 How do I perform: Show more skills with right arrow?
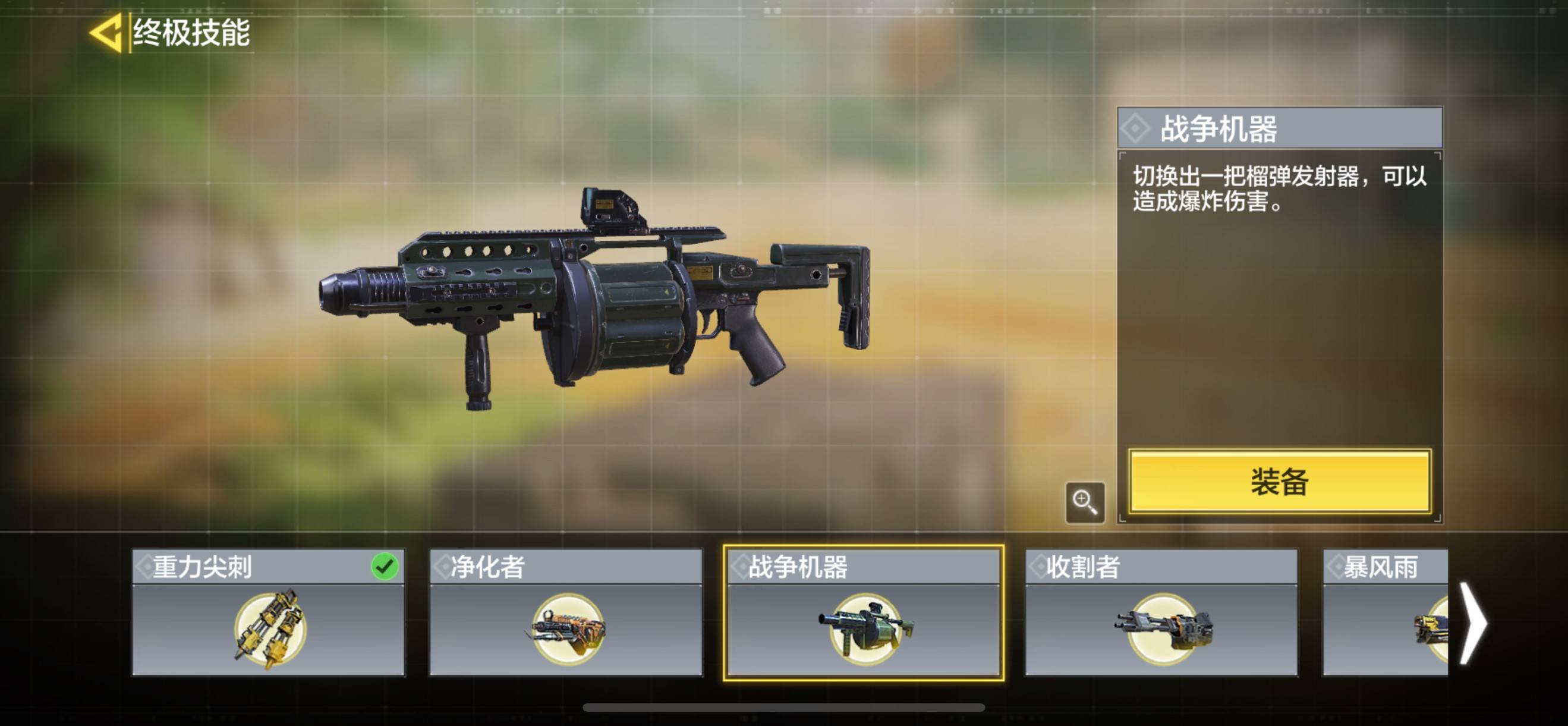[1473, 623]
